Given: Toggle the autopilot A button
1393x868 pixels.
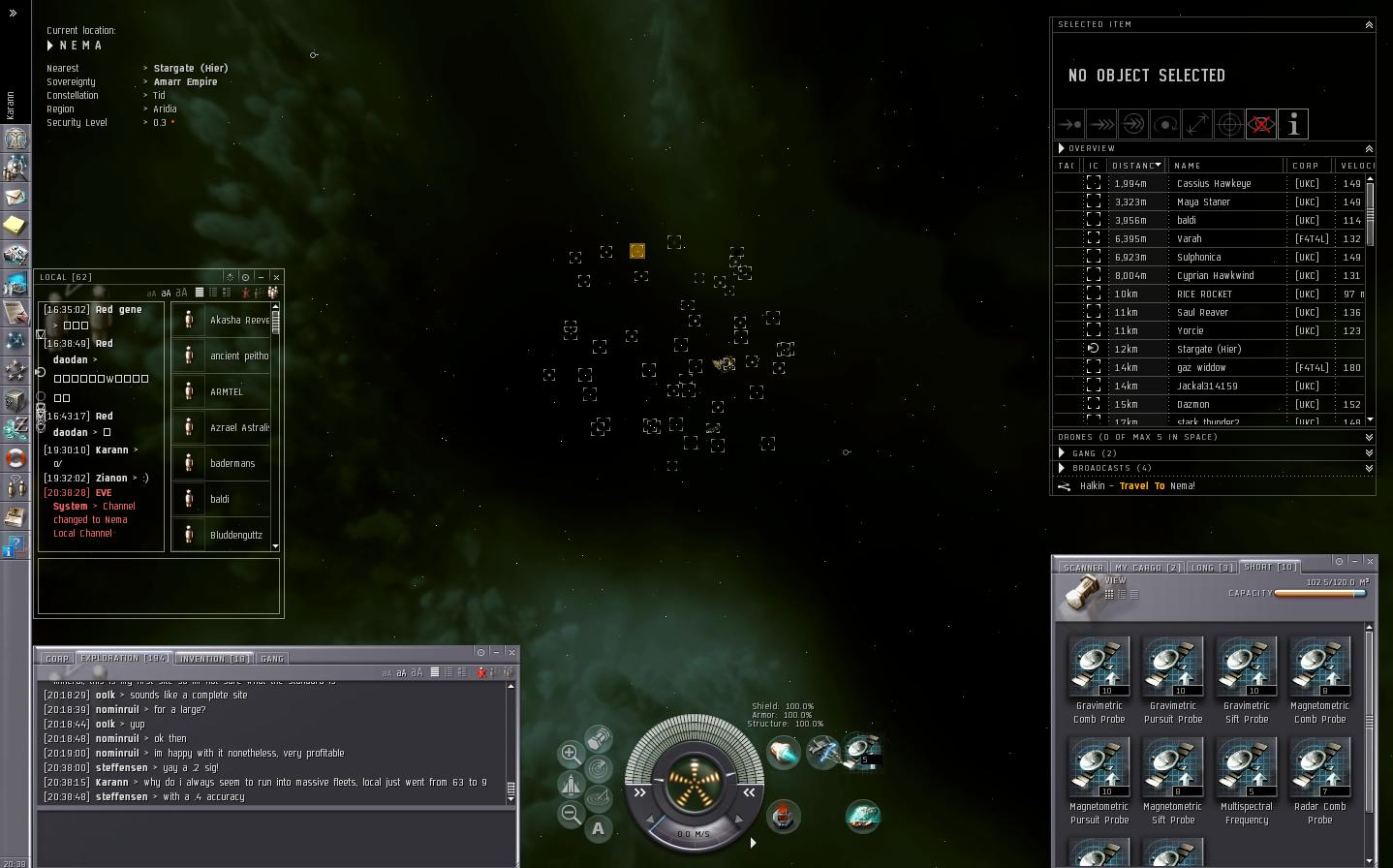Looking at the screenshot, I should tap(599, 829).
